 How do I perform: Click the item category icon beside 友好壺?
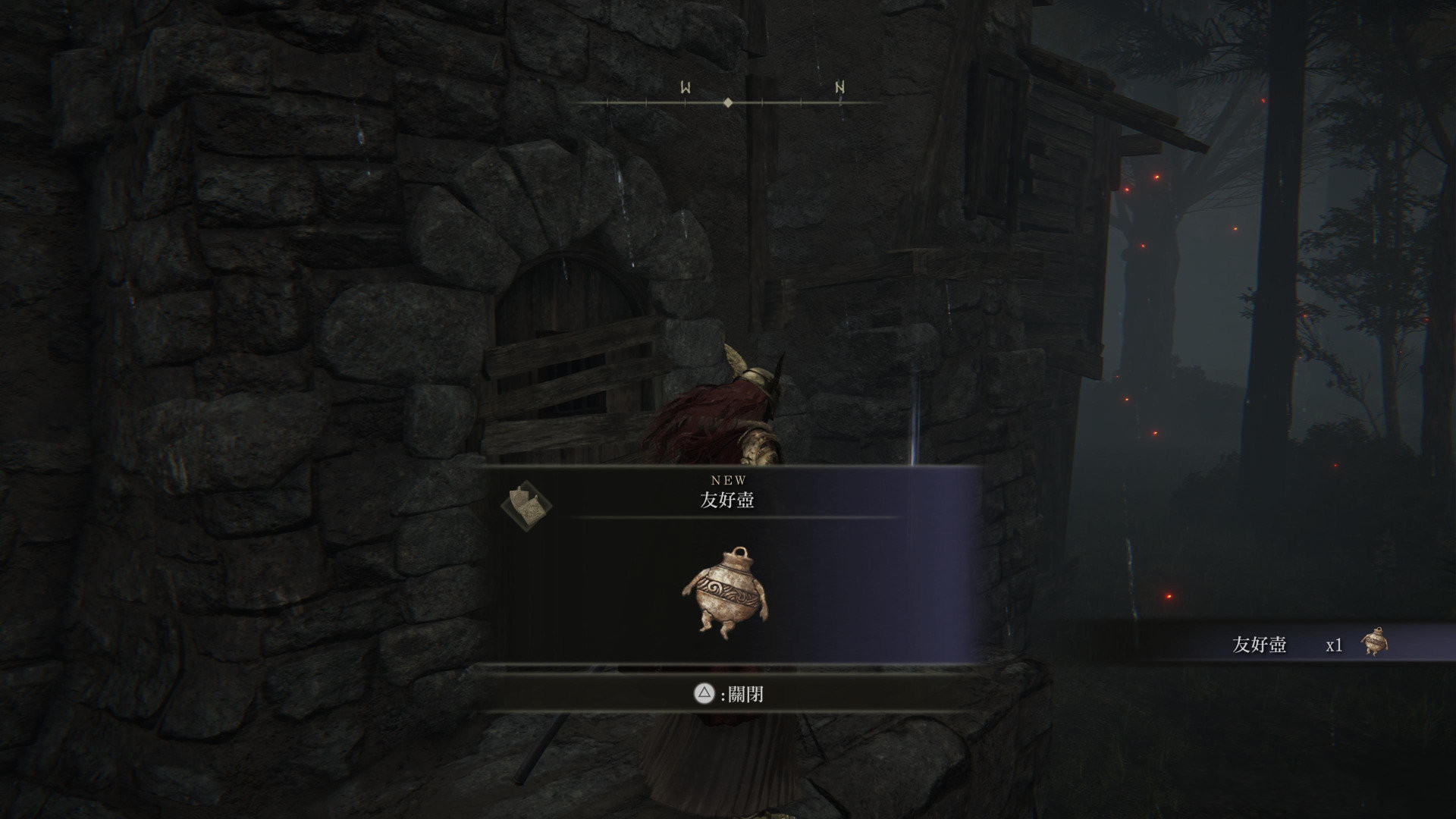click(527, 503)
